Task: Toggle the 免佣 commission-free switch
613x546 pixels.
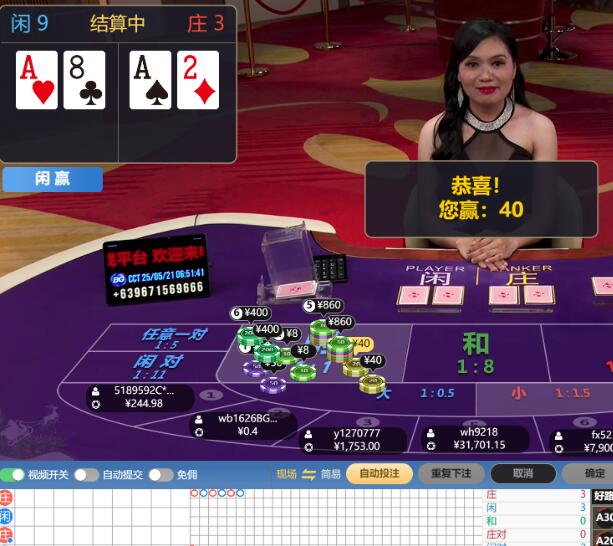Action: pos(160,475)
